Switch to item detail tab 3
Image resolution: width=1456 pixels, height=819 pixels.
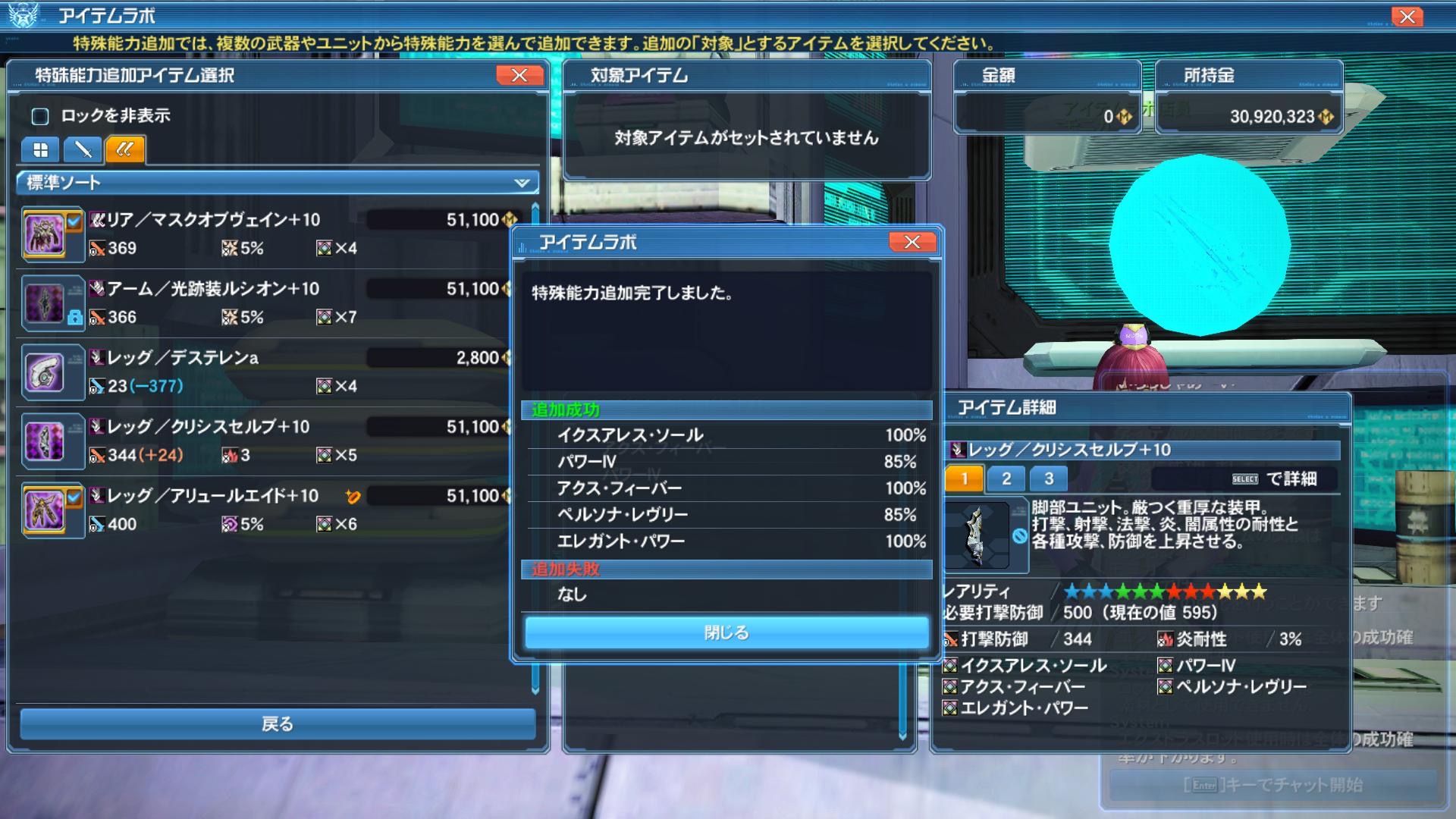[x=1049, y=479]
